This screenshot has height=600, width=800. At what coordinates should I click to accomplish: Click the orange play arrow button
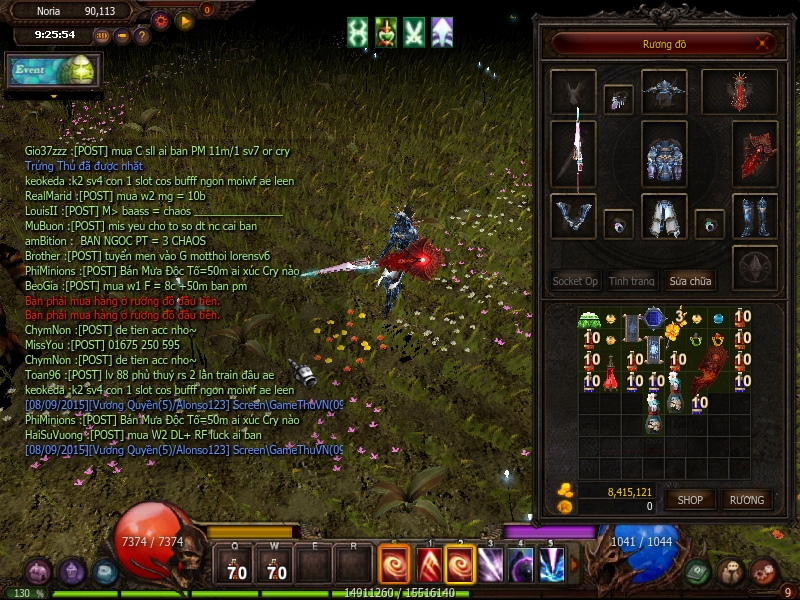(185, 20)
